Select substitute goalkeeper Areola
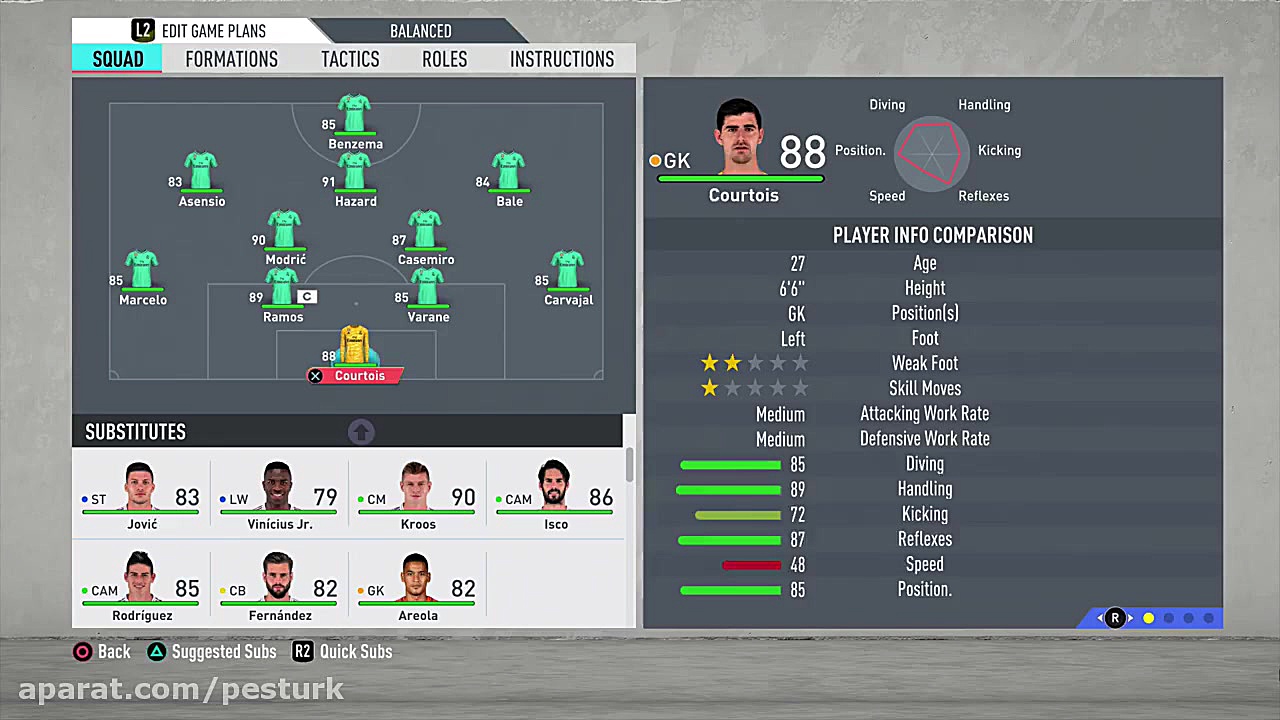1280x720 pixels. point(417,587)
